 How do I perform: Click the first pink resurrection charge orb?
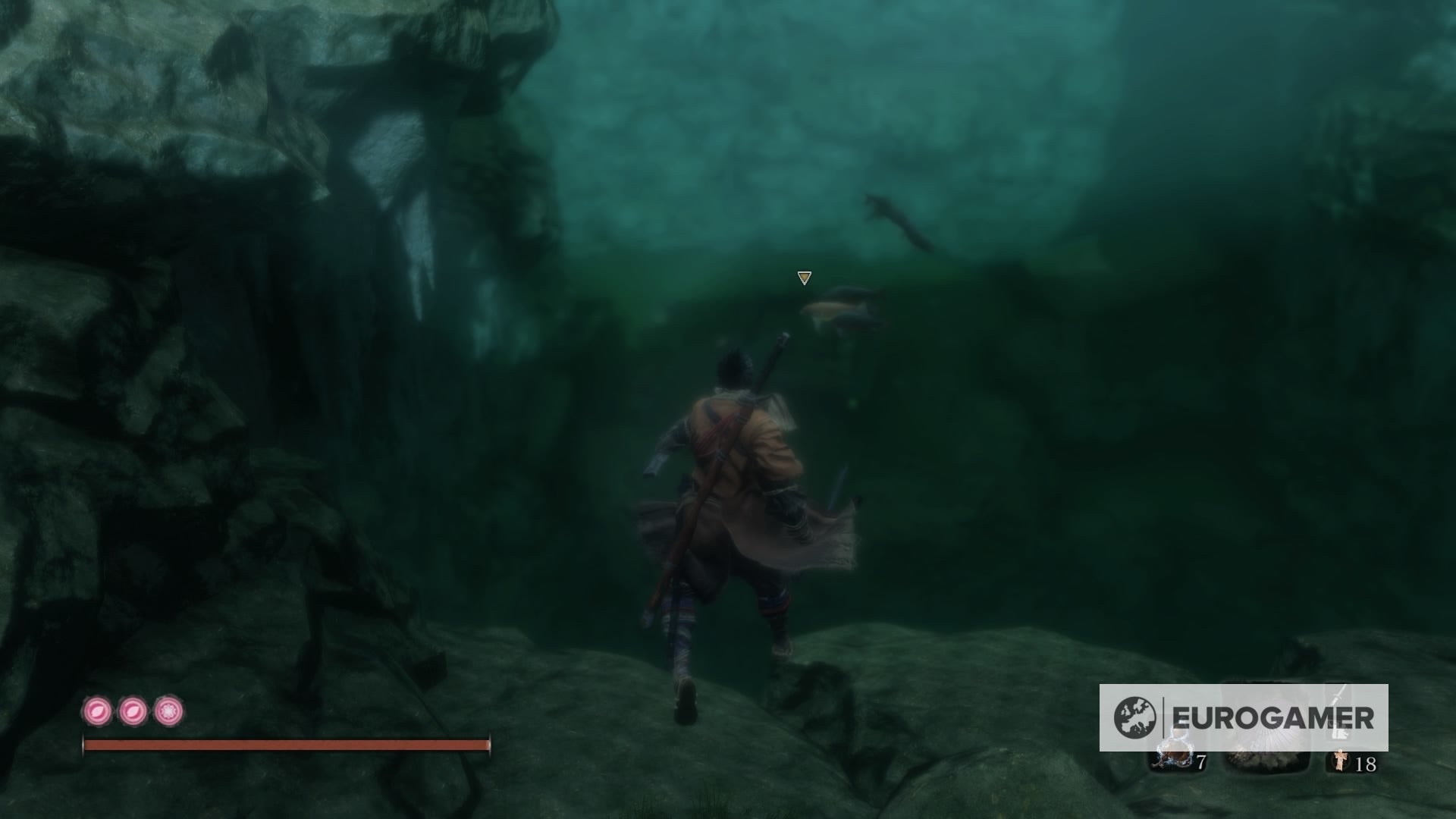[x=99, y=711]
